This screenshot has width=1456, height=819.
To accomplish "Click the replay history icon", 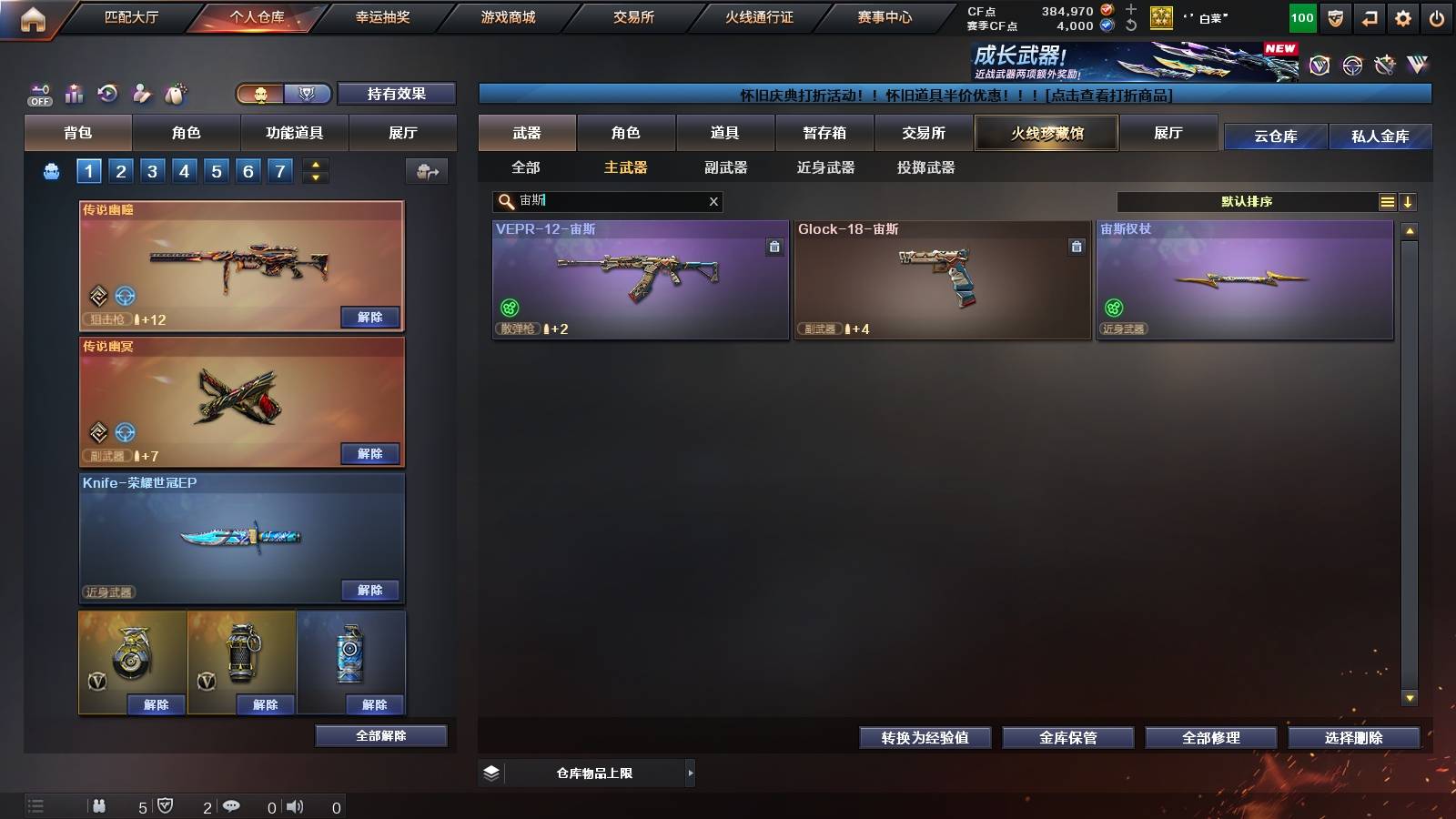I will pyautogui.click(x=108, y=93).
